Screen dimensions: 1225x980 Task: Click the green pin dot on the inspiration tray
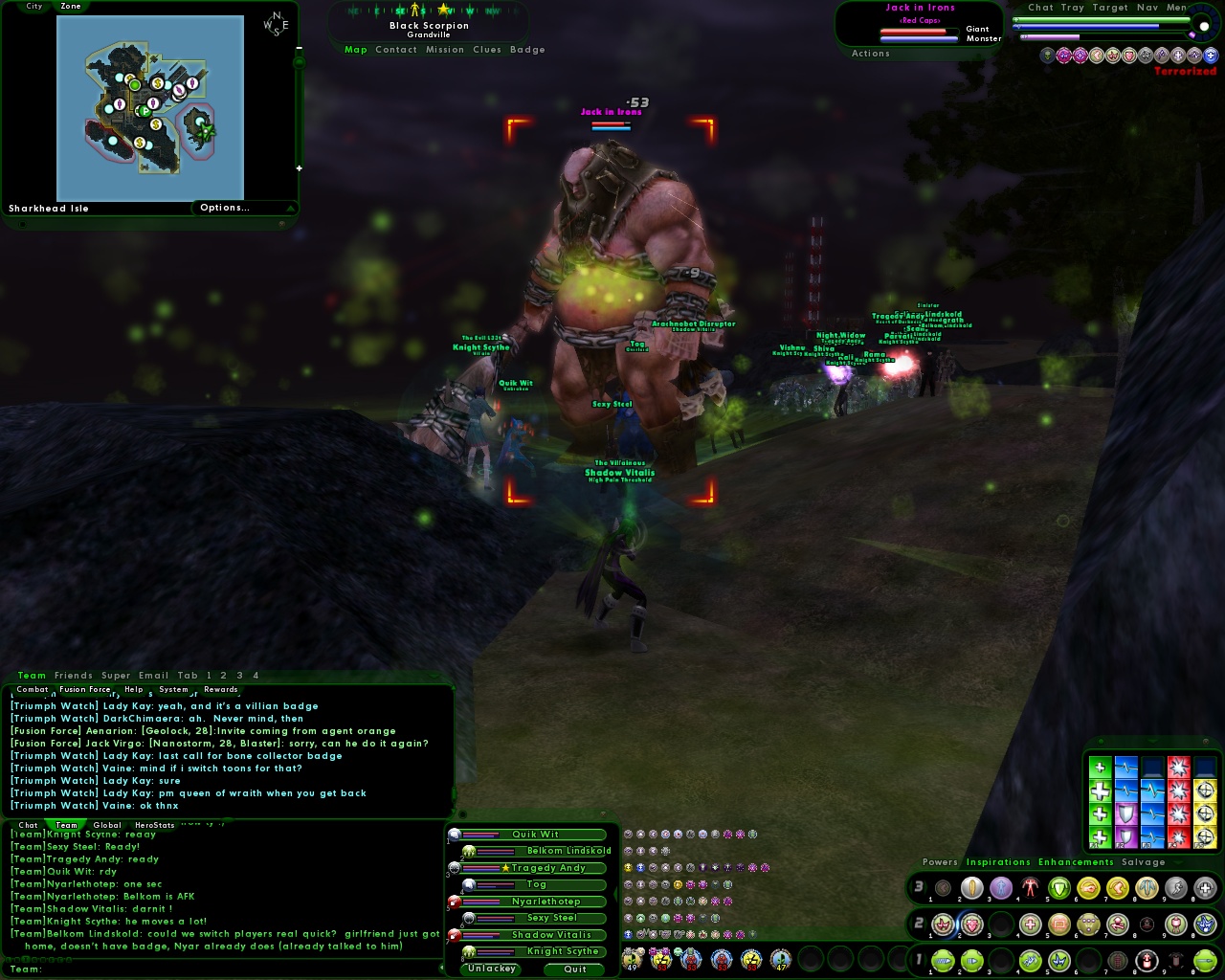coord(1101,741)
